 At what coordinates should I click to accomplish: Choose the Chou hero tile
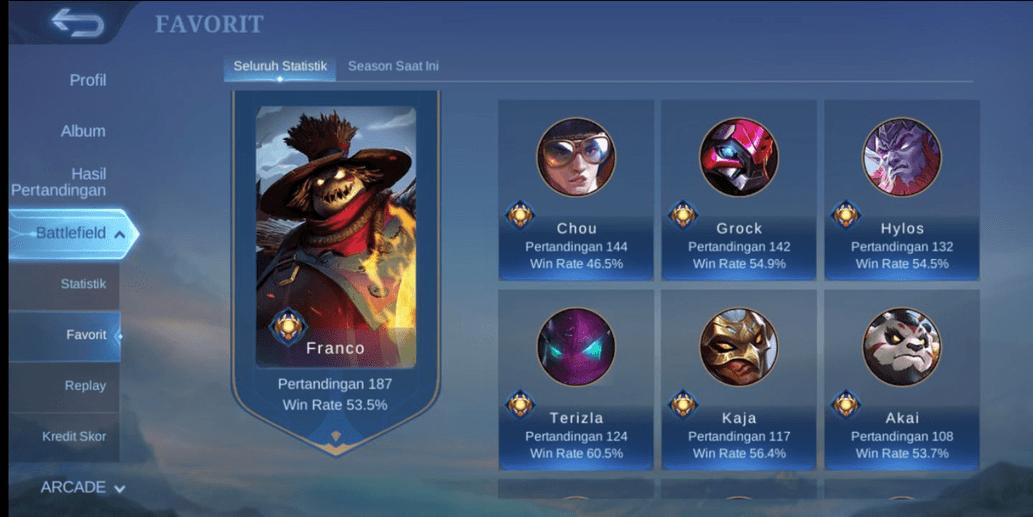click(x=576, y=190)
